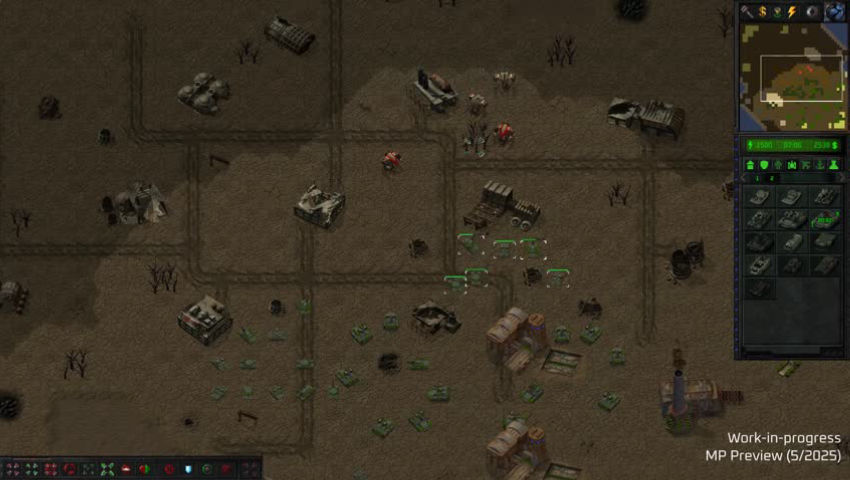This screenshot has height=480, width=850.
Task: Queue the first vehicle in build list
Action: [x=759, y=197]
